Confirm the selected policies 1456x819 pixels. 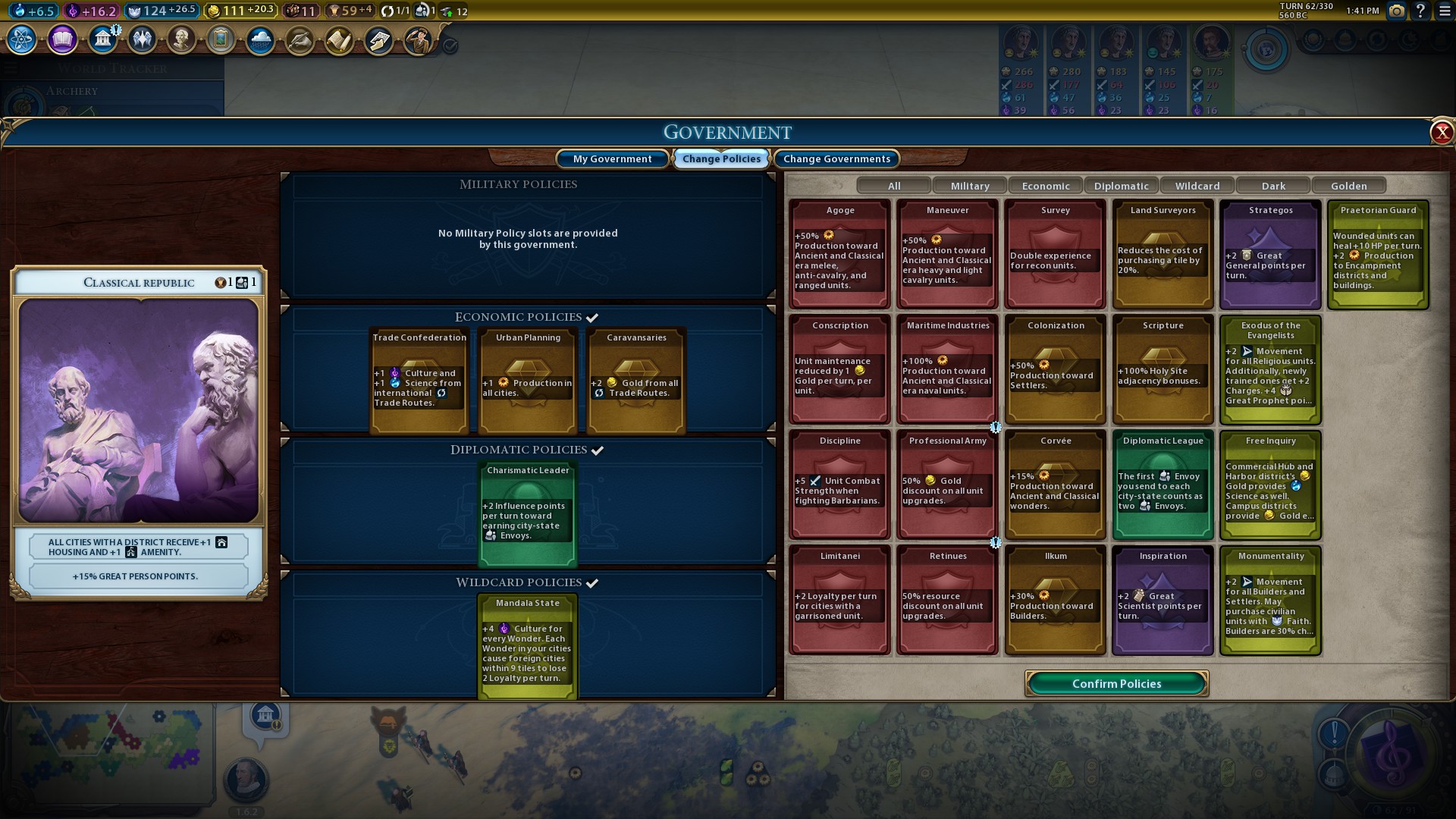[1116, 683]
